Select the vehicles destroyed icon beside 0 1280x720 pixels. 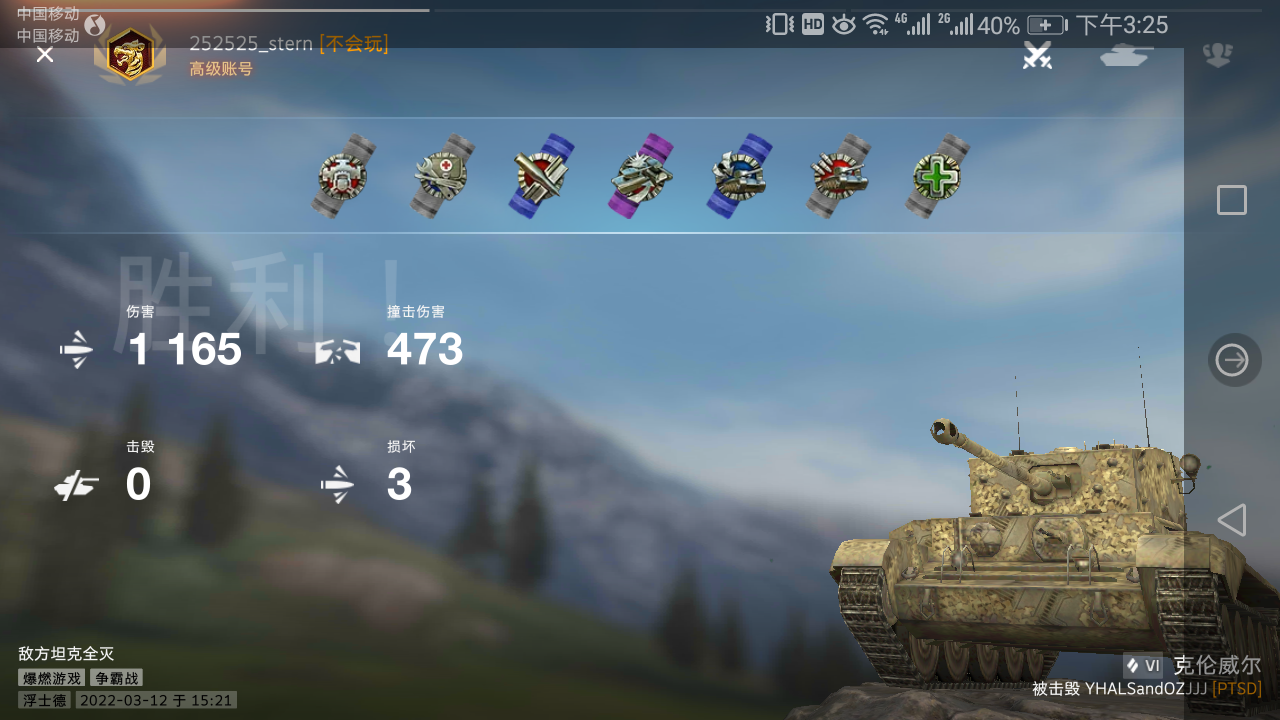click(x=75, y=484)
